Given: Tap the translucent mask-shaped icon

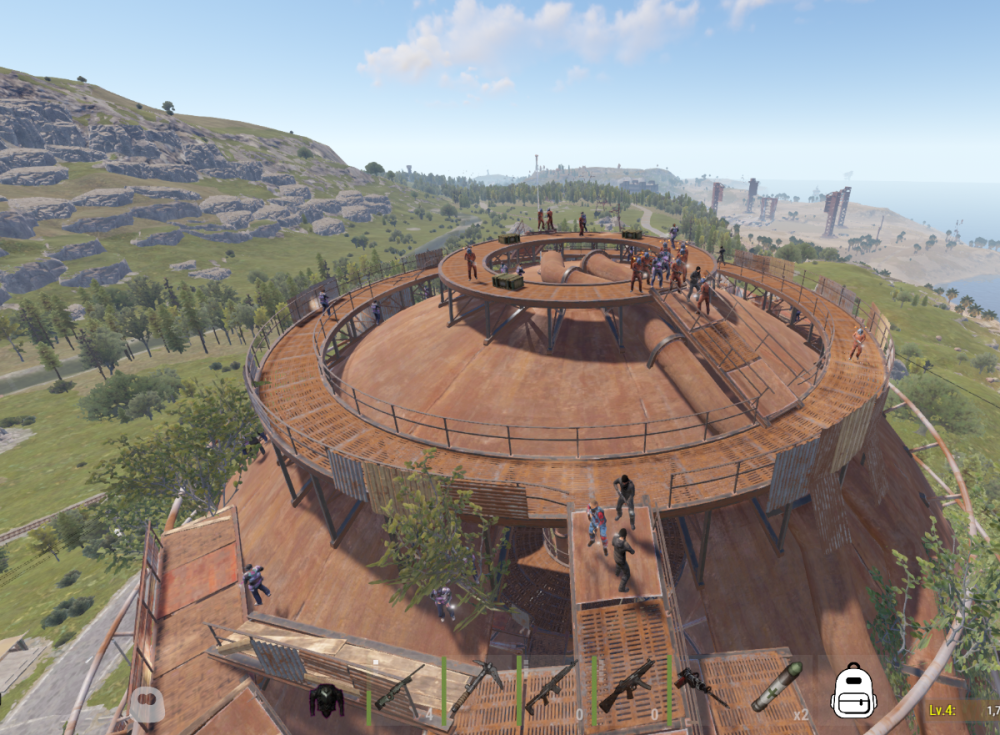Looking at the screenshot, I should tap(147, 704).
